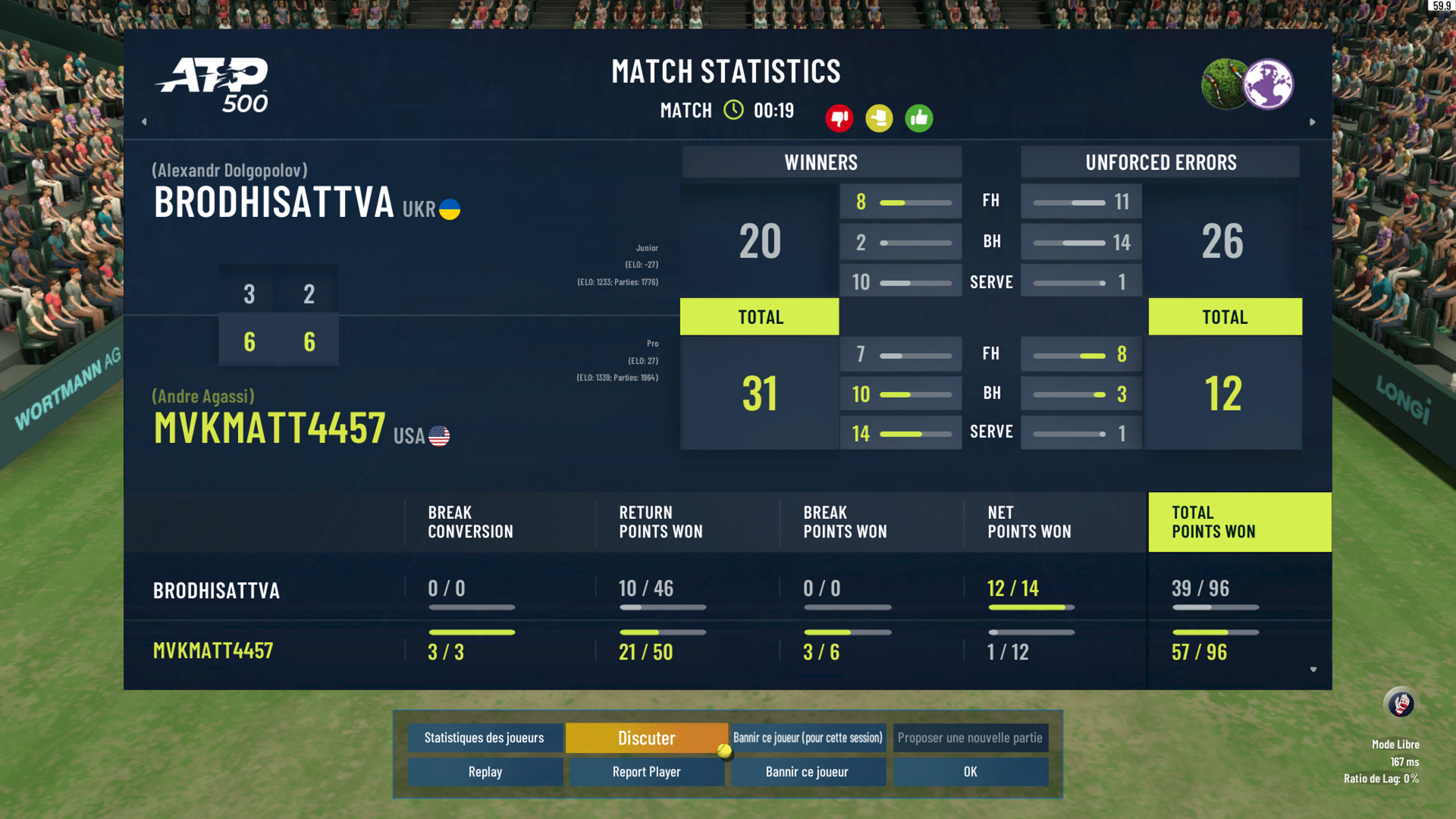1456x819 pixels.
Task: Open the Report Player option
Action: point(646,772)
